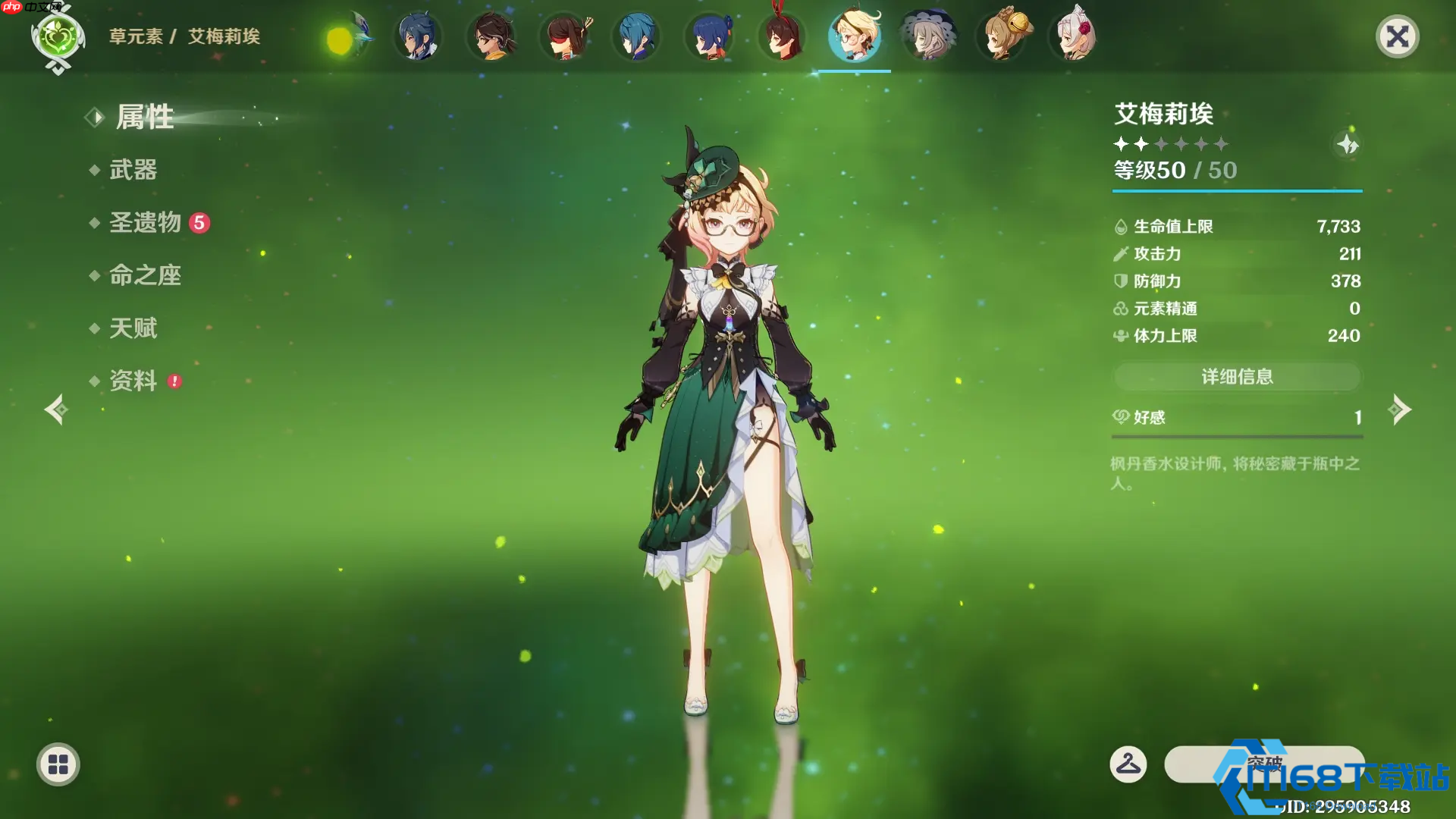The image size is (1456, 819).
Task: Open the 武器 weapon menu
Action: pos(133,170)
